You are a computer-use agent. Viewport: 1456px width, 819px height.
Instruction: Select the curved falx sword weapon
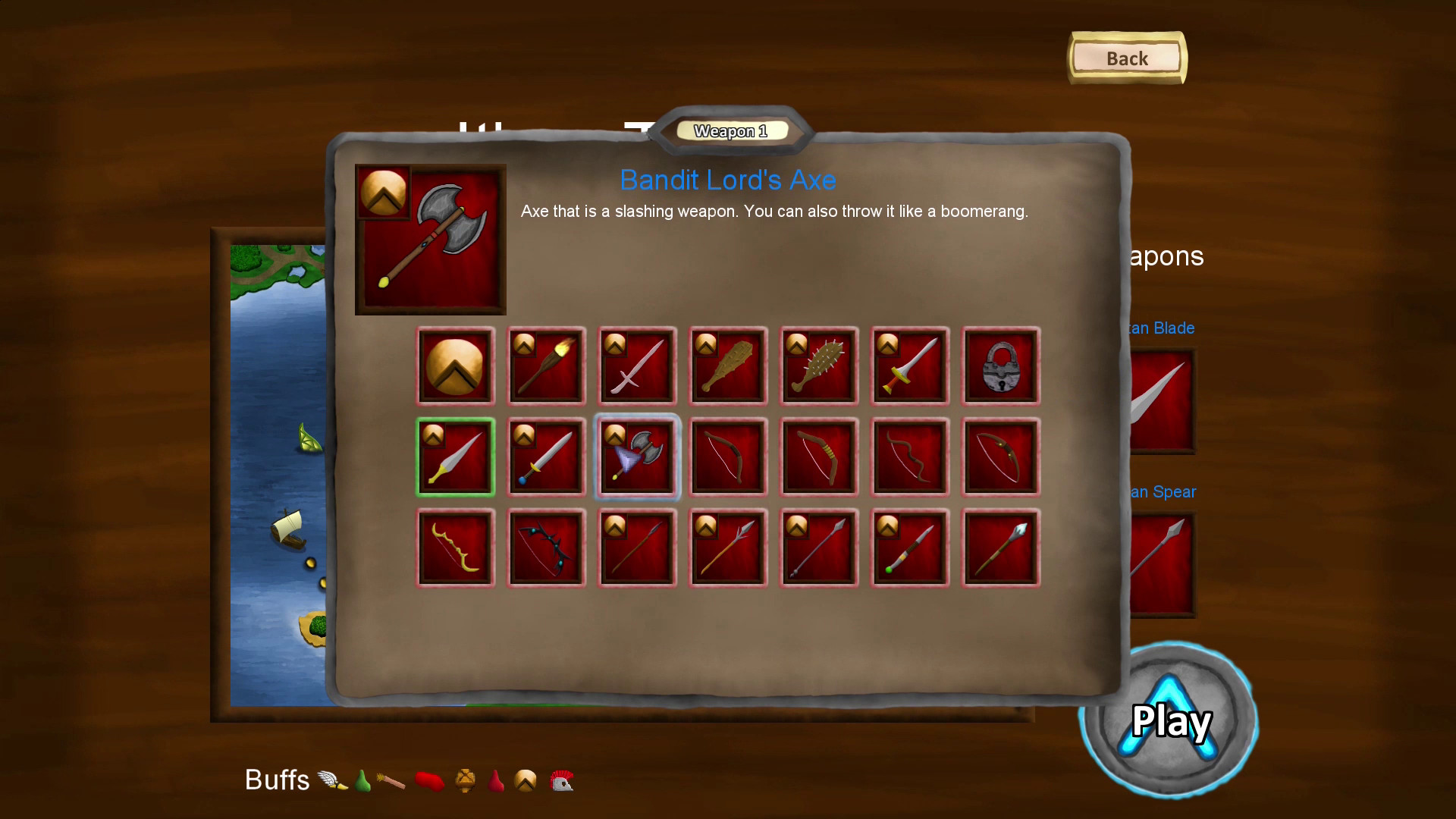coord(637,366)
